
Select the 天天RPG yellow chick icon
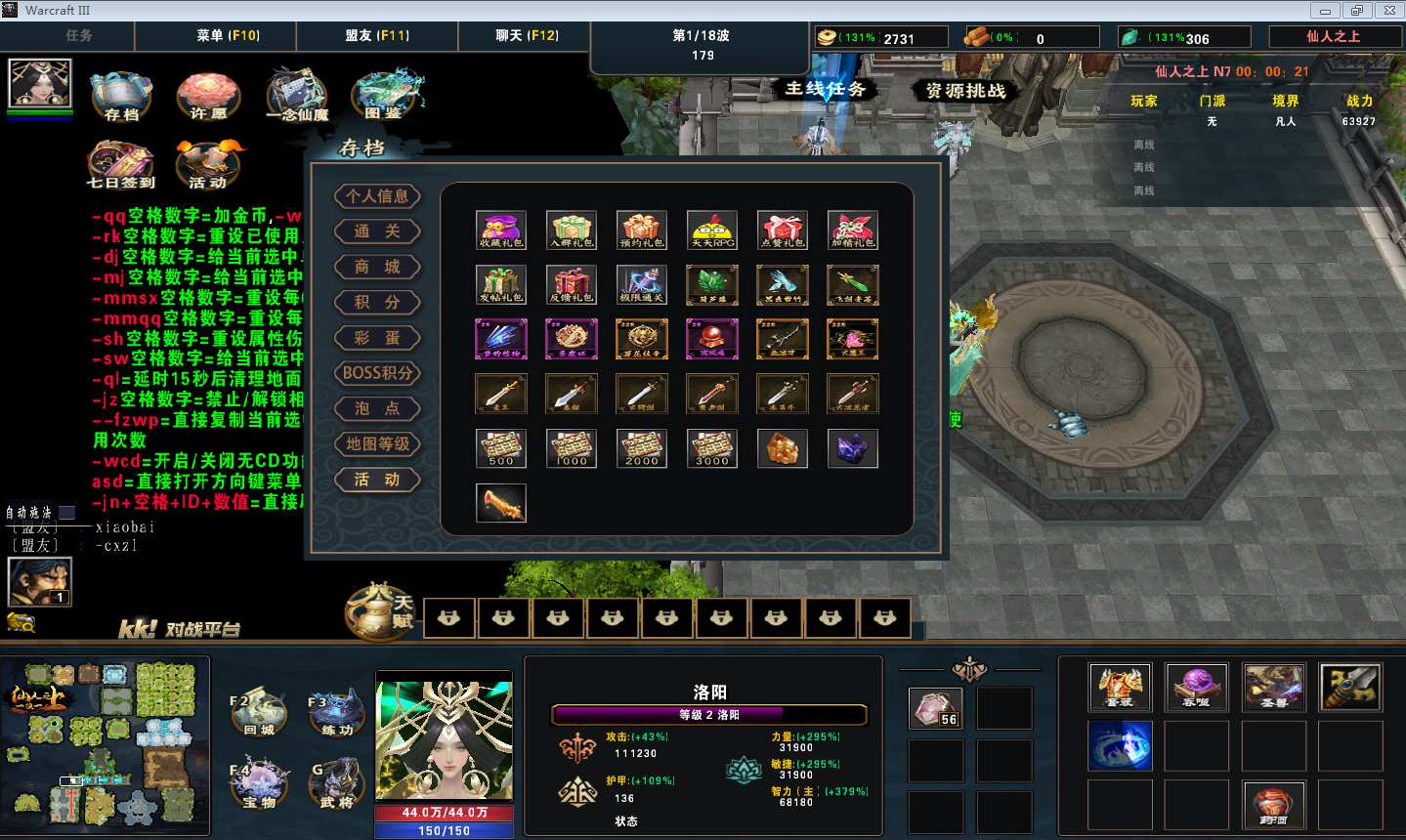[712, 230]
